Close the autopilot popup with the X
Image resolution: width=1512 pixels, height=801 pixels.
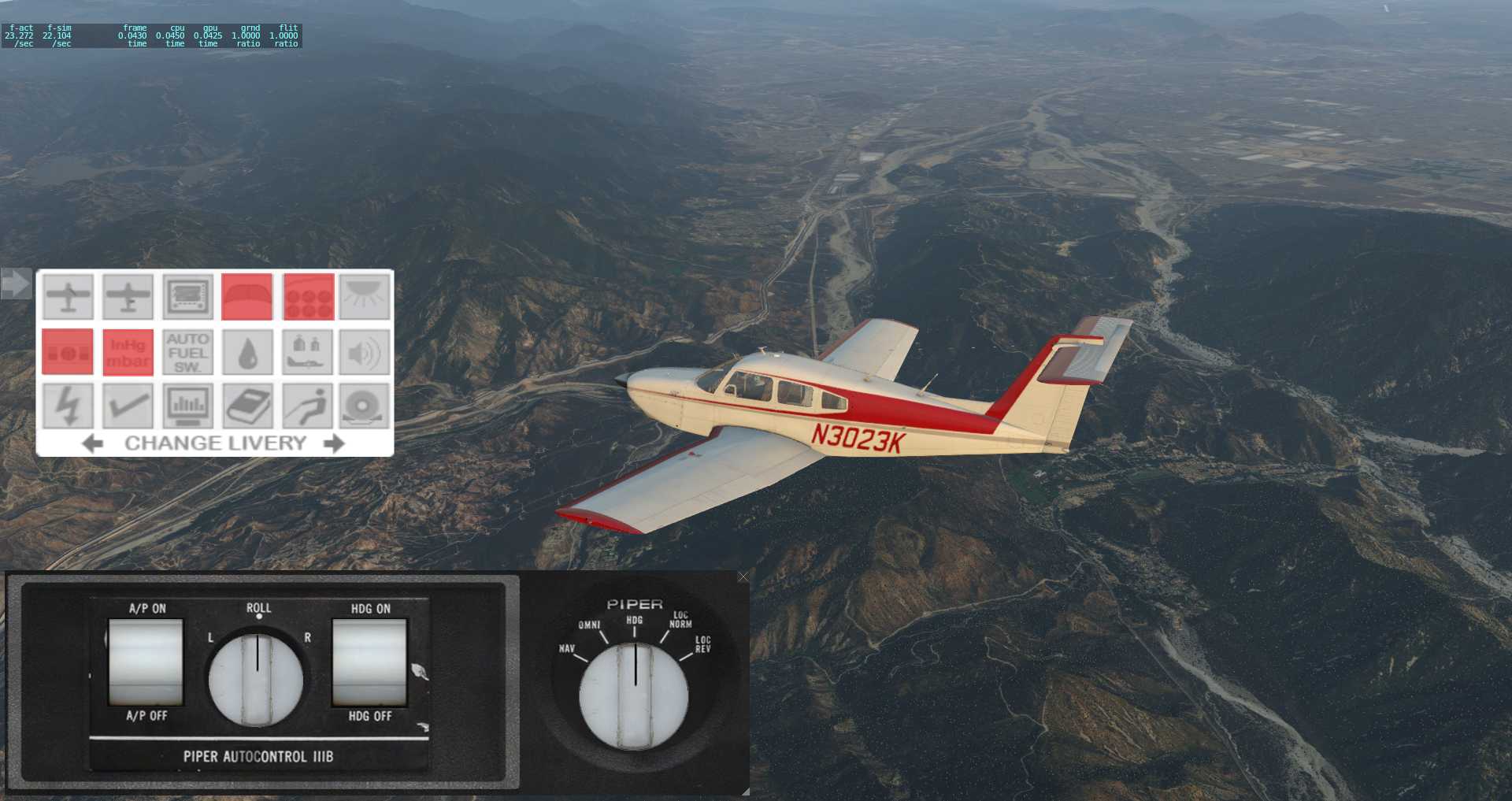click(743, 577)
